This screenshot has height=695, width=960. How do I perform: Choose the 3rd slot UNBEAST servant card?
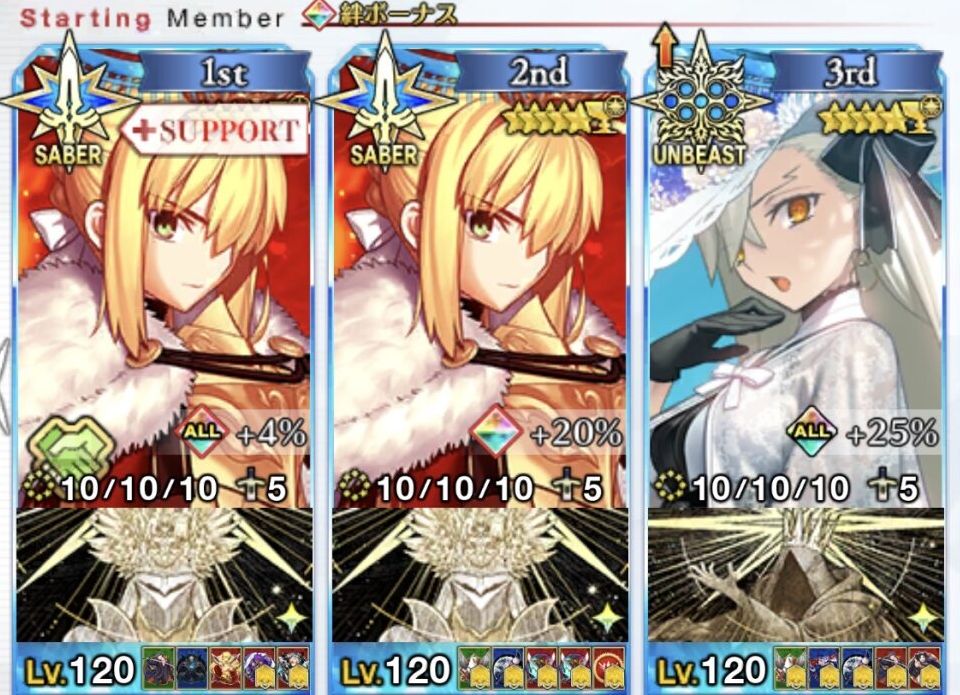coord(795,300)
